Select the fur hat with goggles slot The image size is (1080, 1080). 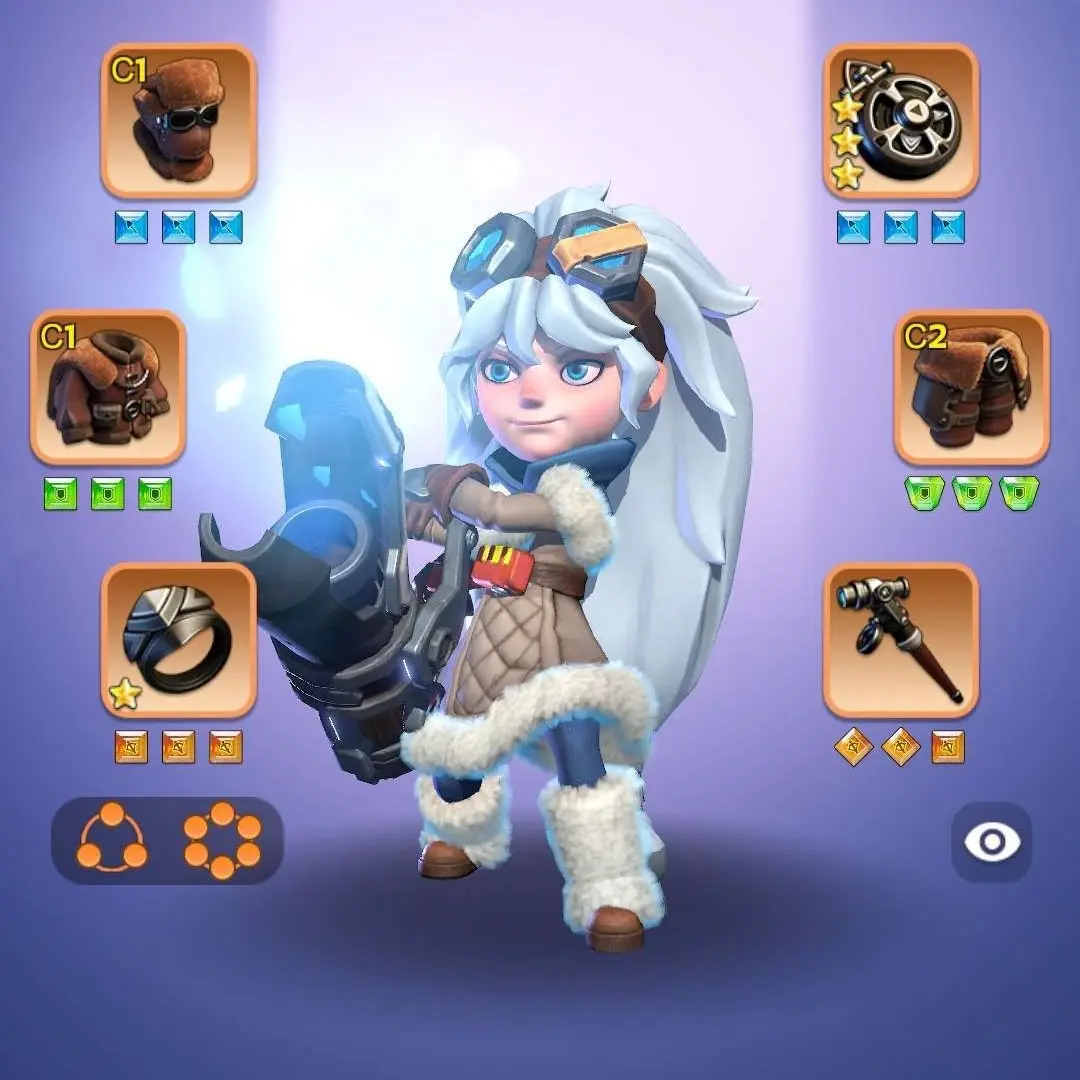(178, 121)
